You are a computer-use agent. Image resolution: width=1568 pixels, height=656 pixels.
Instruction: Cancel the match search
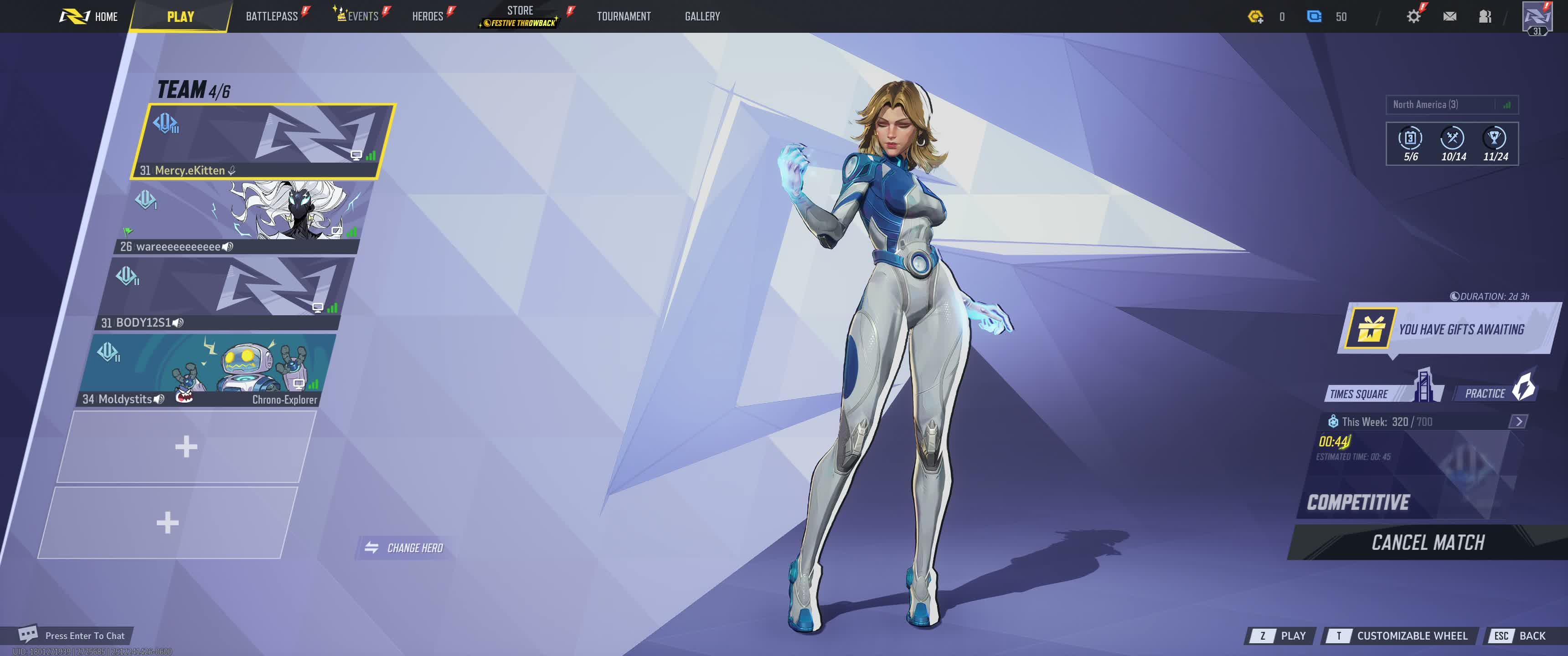point(1428,542)
